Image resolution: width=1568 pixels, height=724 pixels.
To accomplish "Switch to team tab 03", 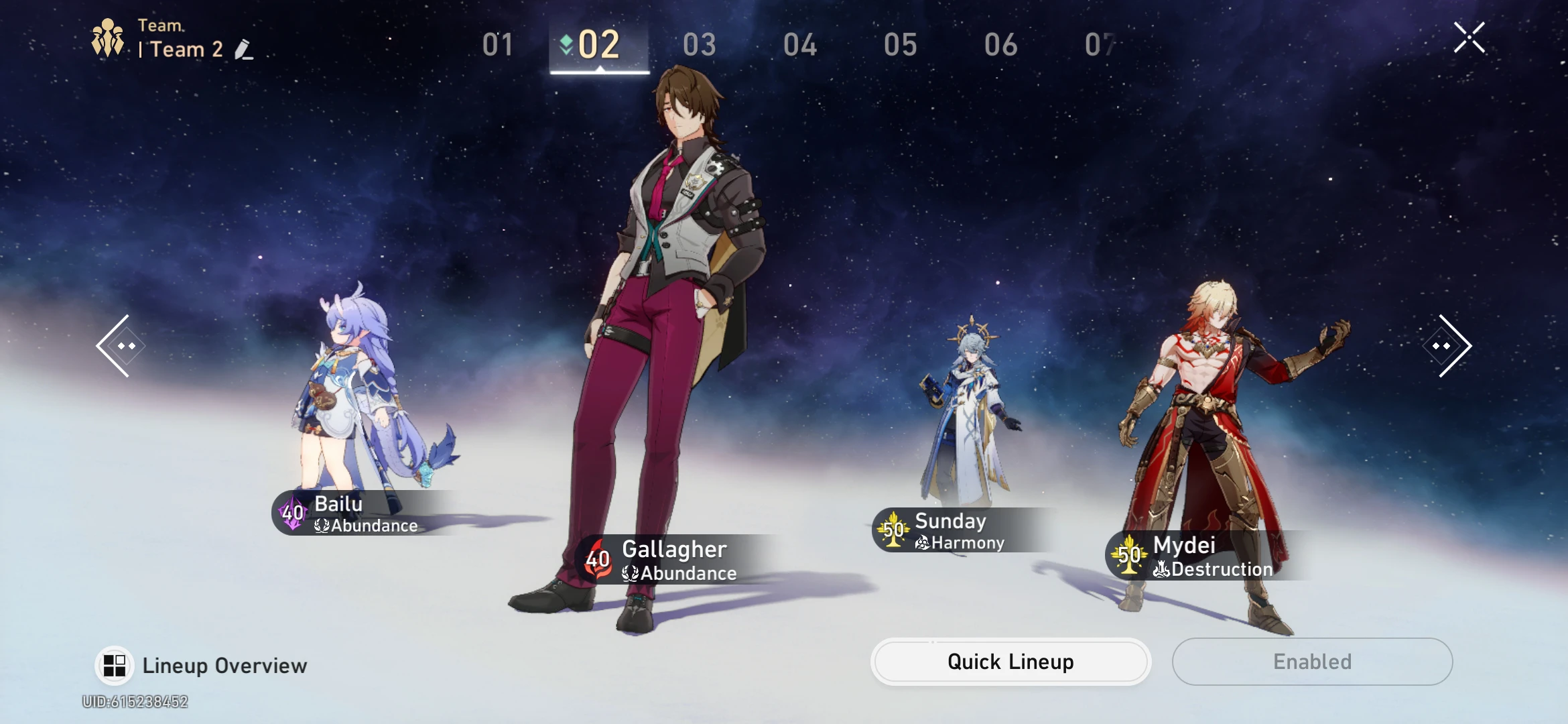I will pos(700,45).
